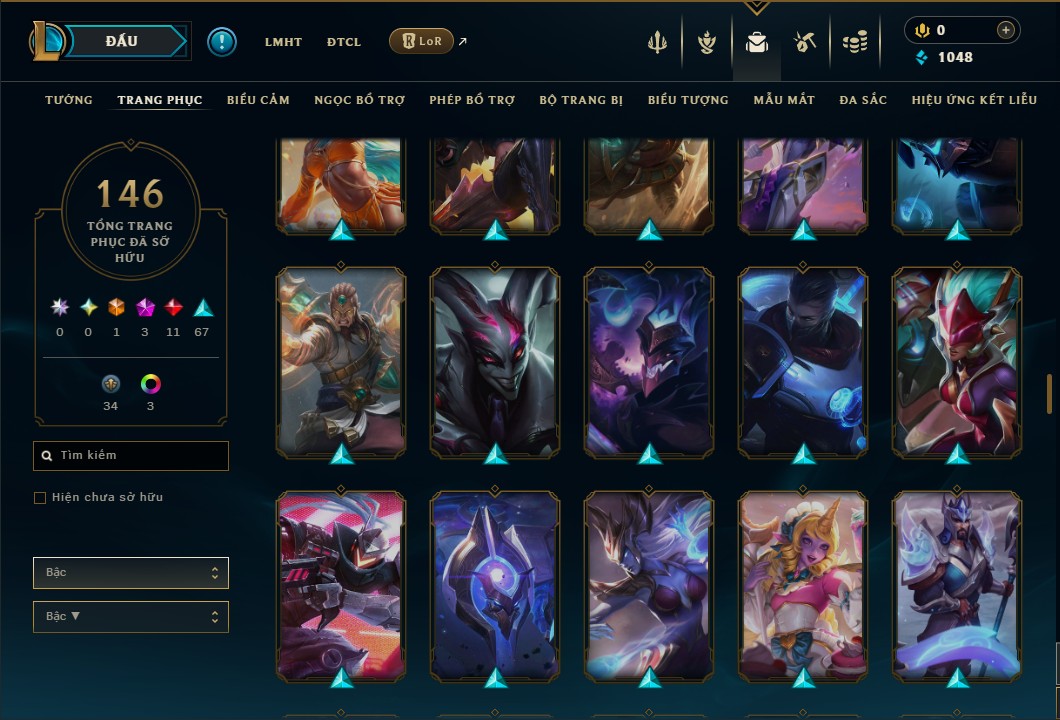This screenshot has height=720, width=1060.
Task: Open the backpack collection icon
Action: (x=757, y=42)
